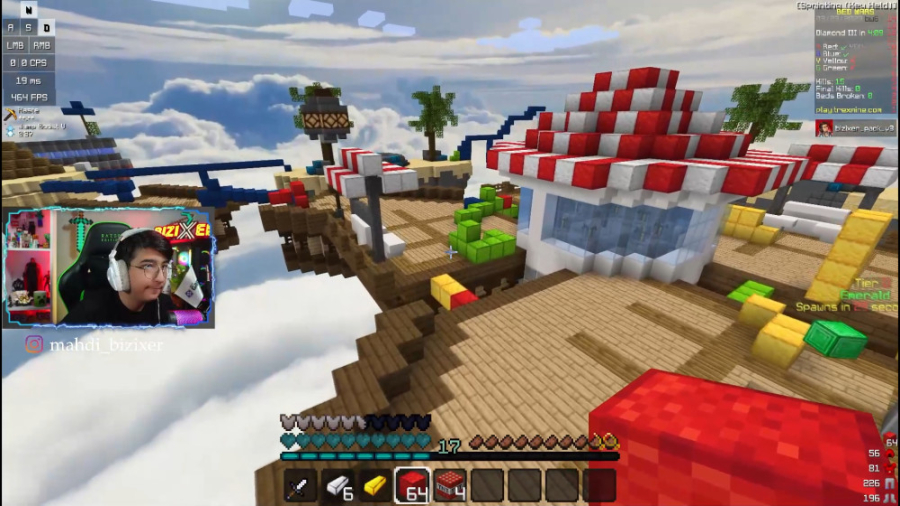The width and height of the screenshot is (900, 506).
Task: Select the iron ingot stack slot
Action: pyautogui.click(x=338, y=486)
